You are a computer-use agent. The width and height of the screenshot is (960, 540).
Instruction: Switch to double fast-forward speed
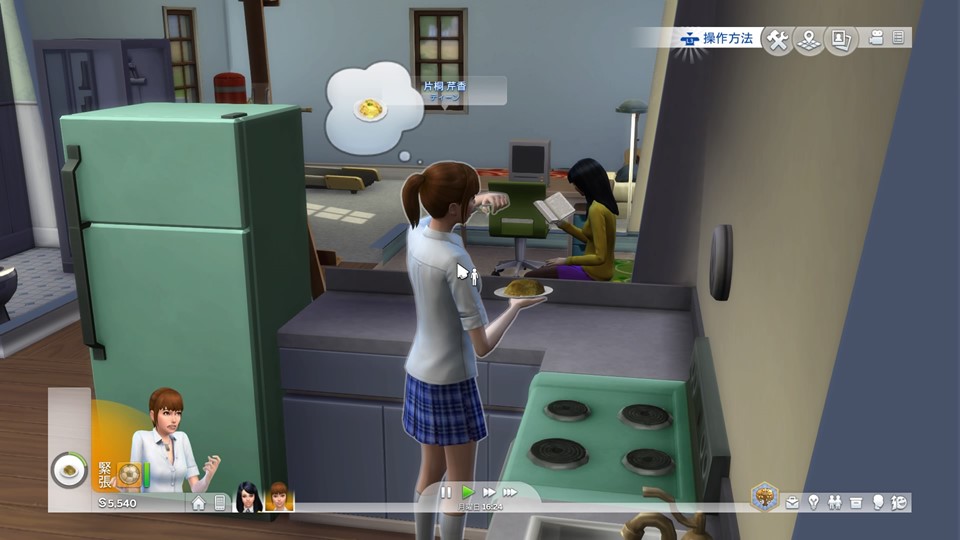[x=488, y=492]
